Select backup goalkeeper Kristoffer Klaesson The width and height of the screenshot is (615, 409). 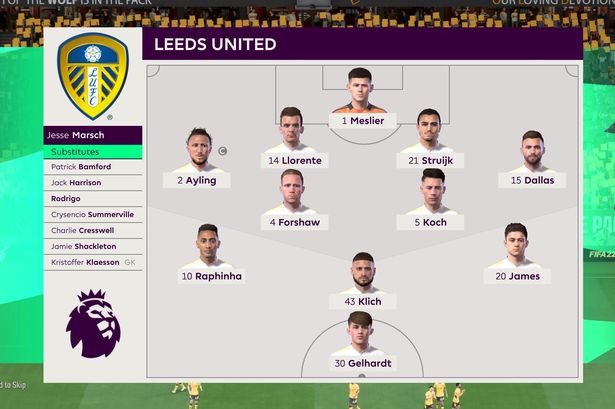(x=92, y=262)
